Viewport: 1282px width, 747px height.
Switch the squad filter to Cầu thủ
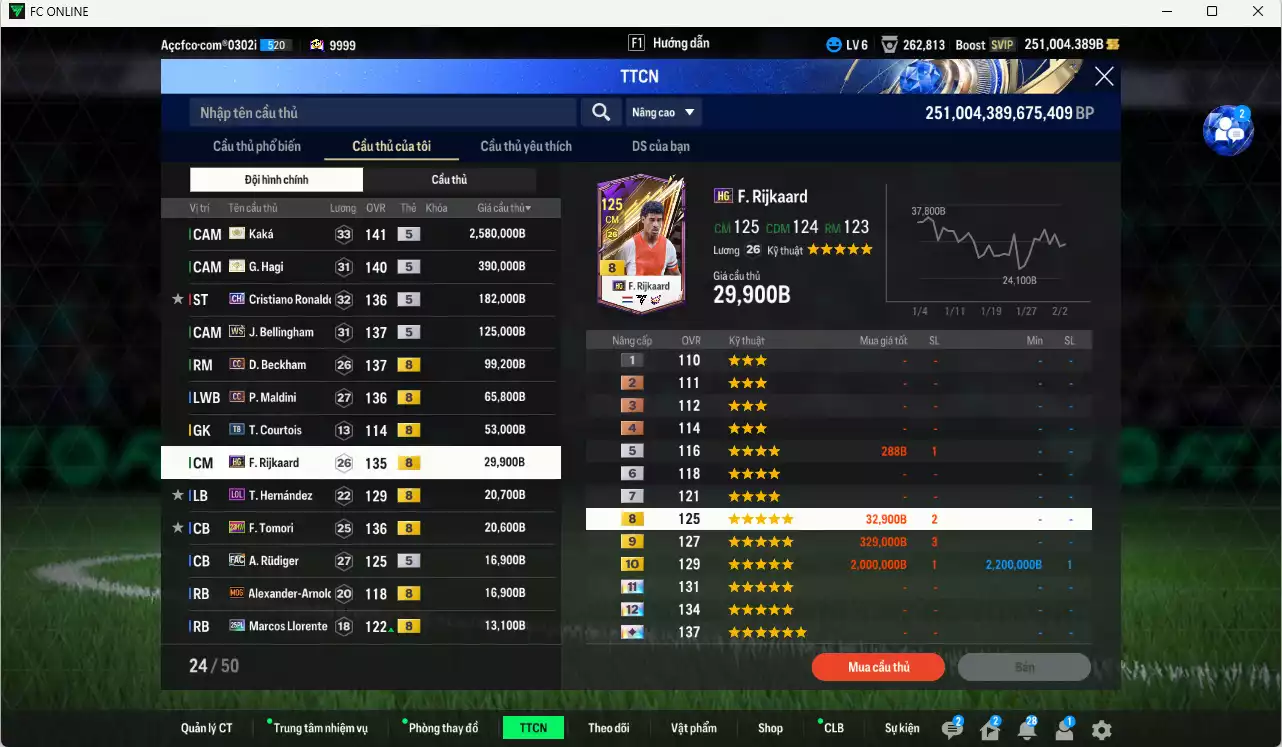(x=448, y=179)
